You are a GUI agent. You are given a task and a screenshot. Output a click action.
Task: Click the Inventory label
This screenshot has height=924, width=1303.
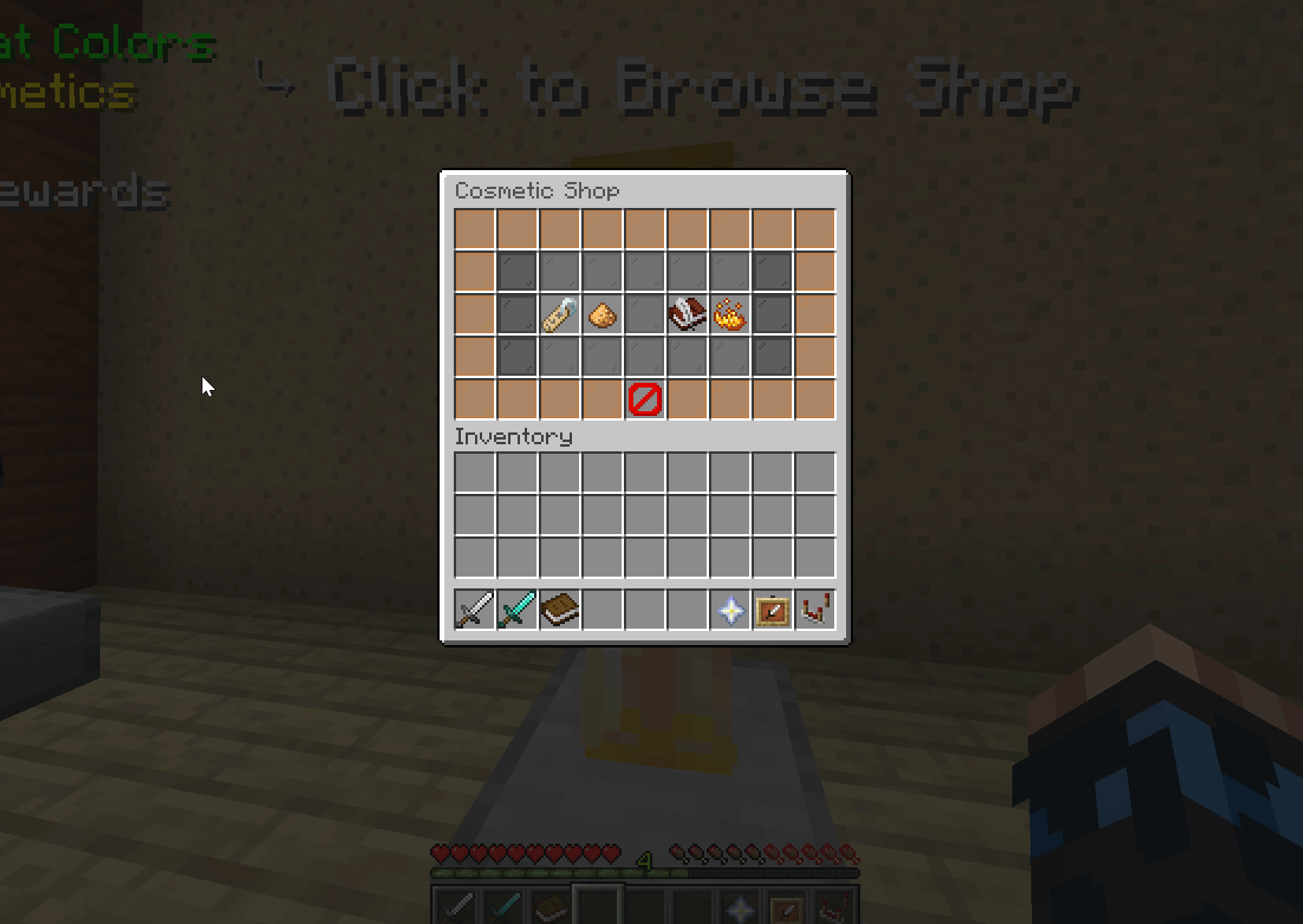tap(514, 436)
